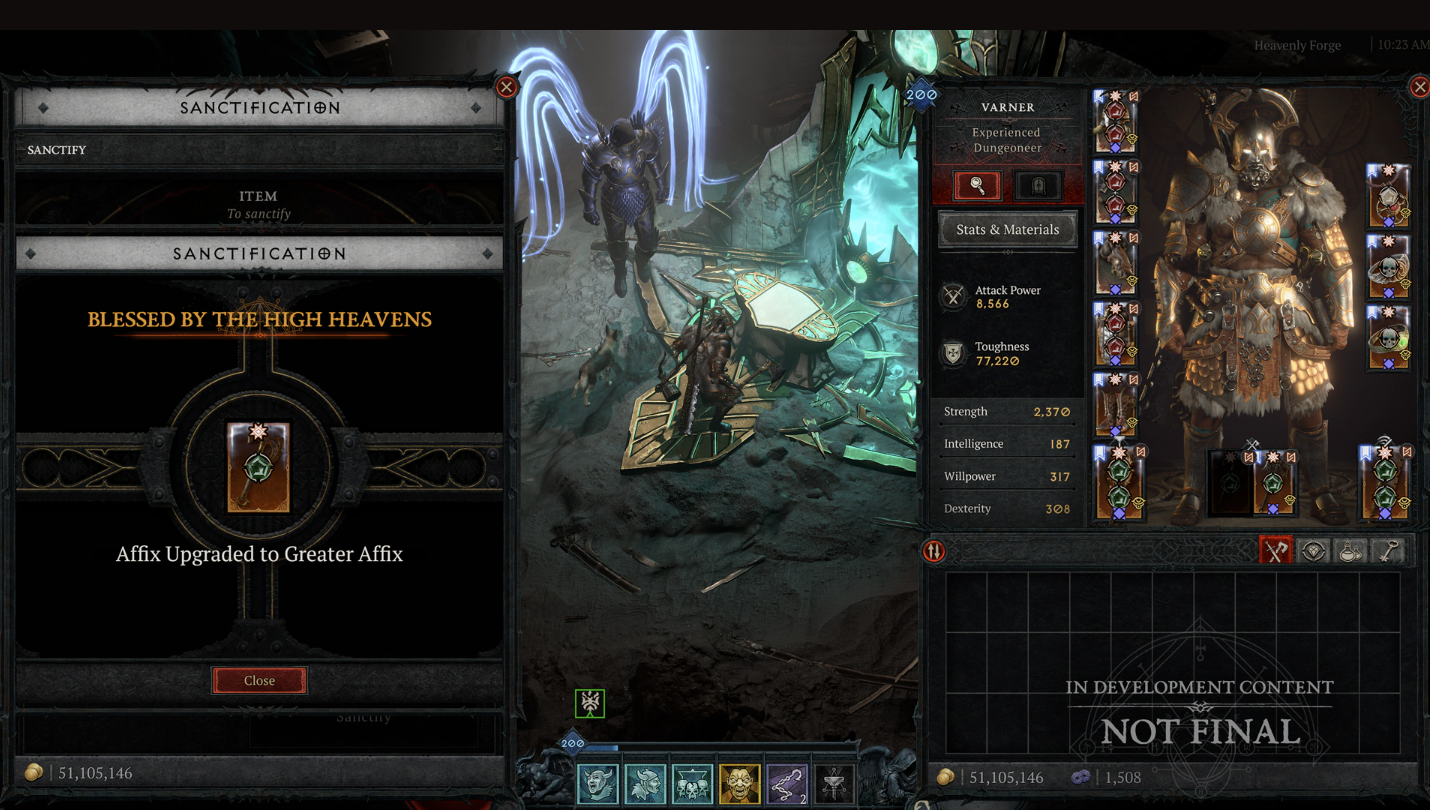This screenshot has width=1430, height=810.
Task: Open the consumables potion inventory tab
Action: [x=1350, y=551]
